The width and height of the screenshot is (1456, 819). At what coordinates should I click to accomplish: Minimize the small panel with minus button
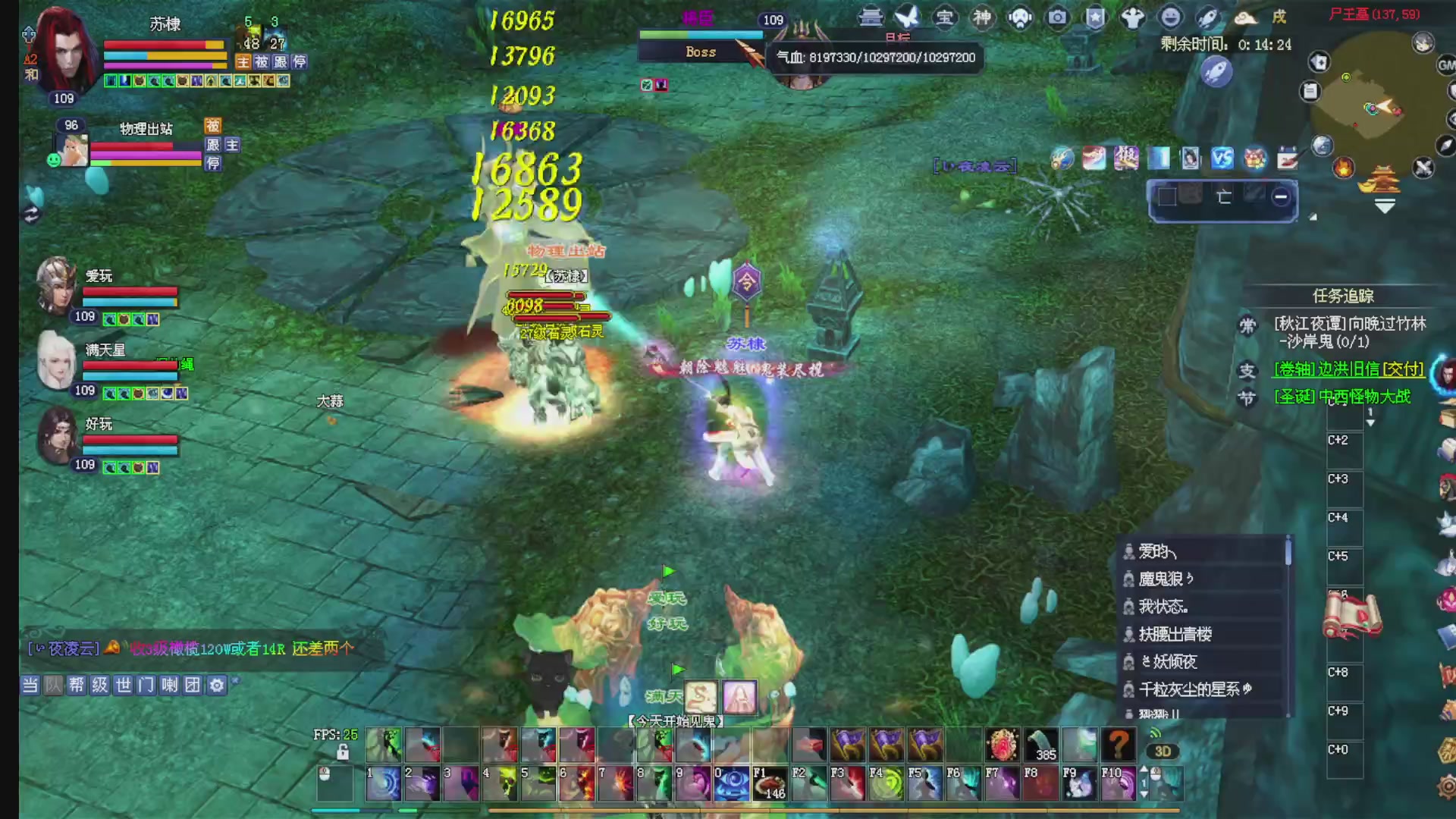pyautogui.click(x=1281, y=197)
